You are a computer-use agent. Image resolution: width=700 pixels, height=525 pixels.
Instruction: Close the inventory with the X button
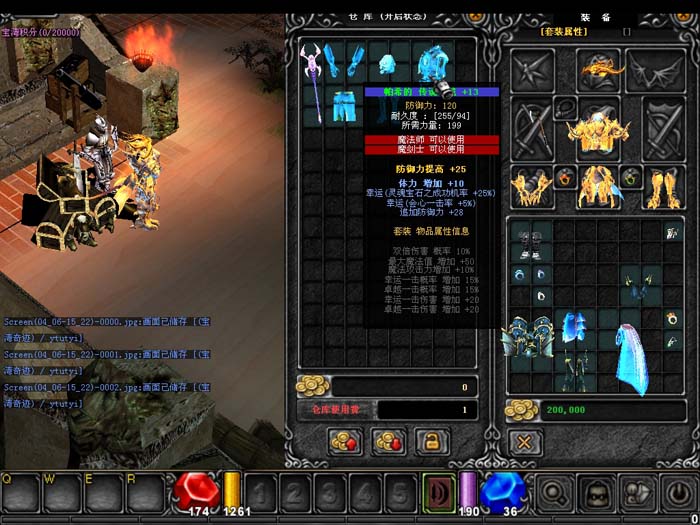coord(525,440)
